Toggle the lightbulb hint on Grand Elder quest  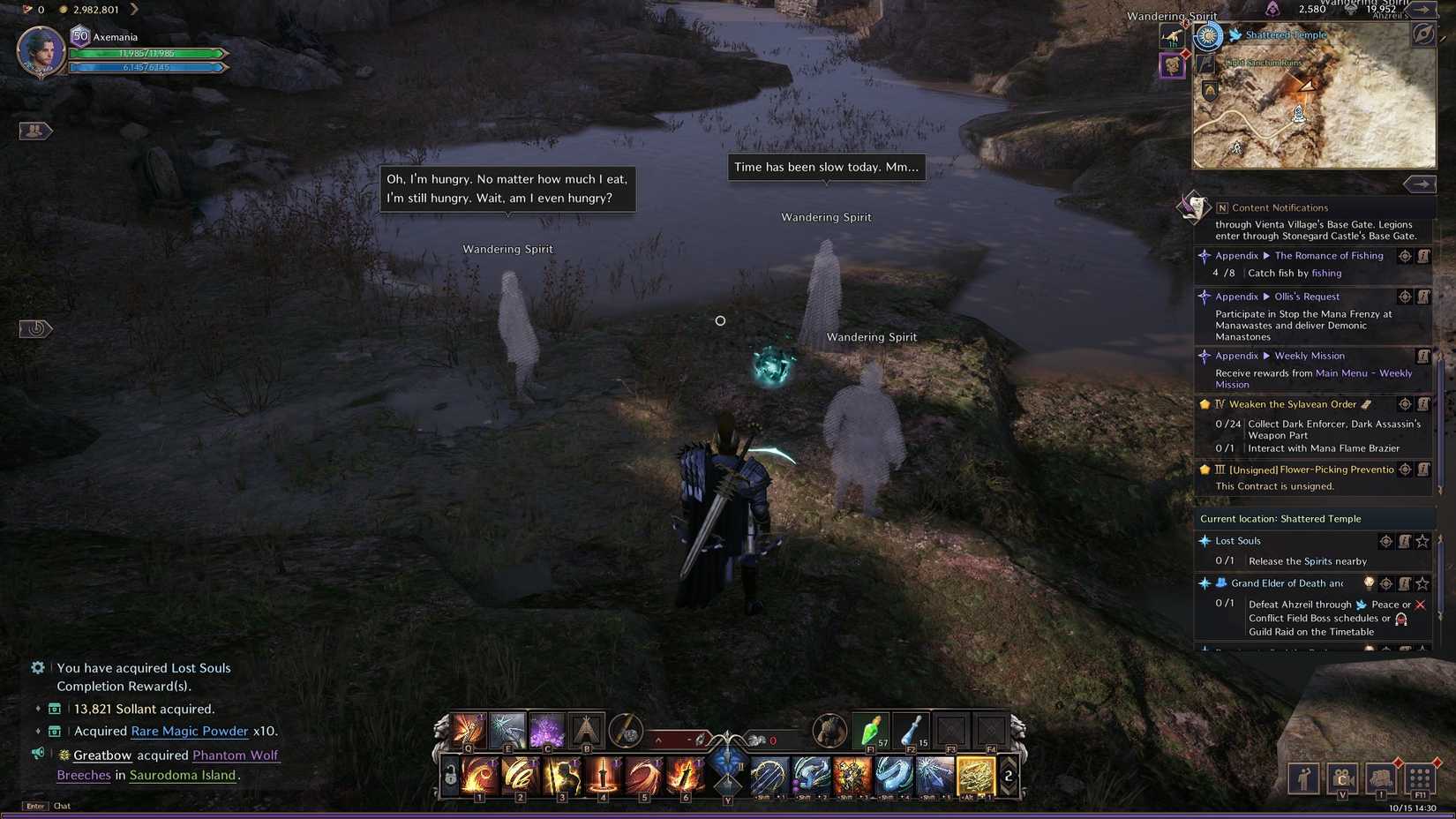pyautogui.click(x=1370, y=583)
